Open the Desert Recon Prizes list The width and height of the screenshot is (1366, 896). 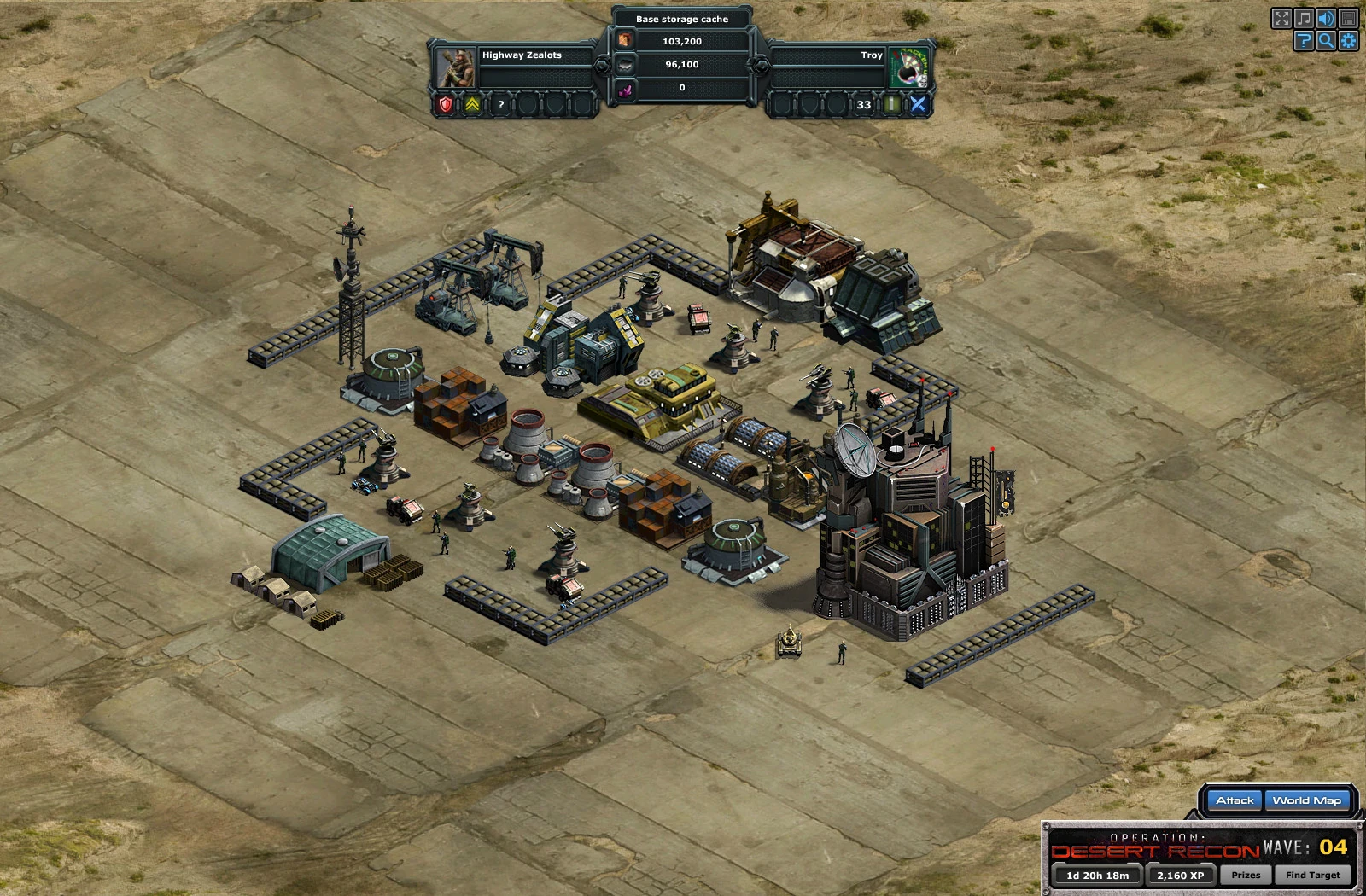click(x=1246, y=875)
